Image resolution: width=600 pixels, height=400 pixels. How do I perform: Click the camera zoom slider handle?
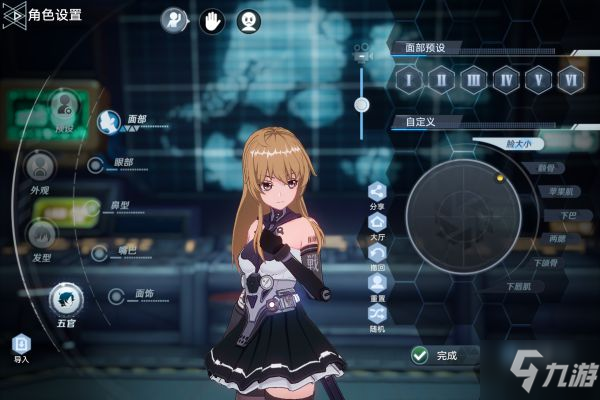click(361, 104)
